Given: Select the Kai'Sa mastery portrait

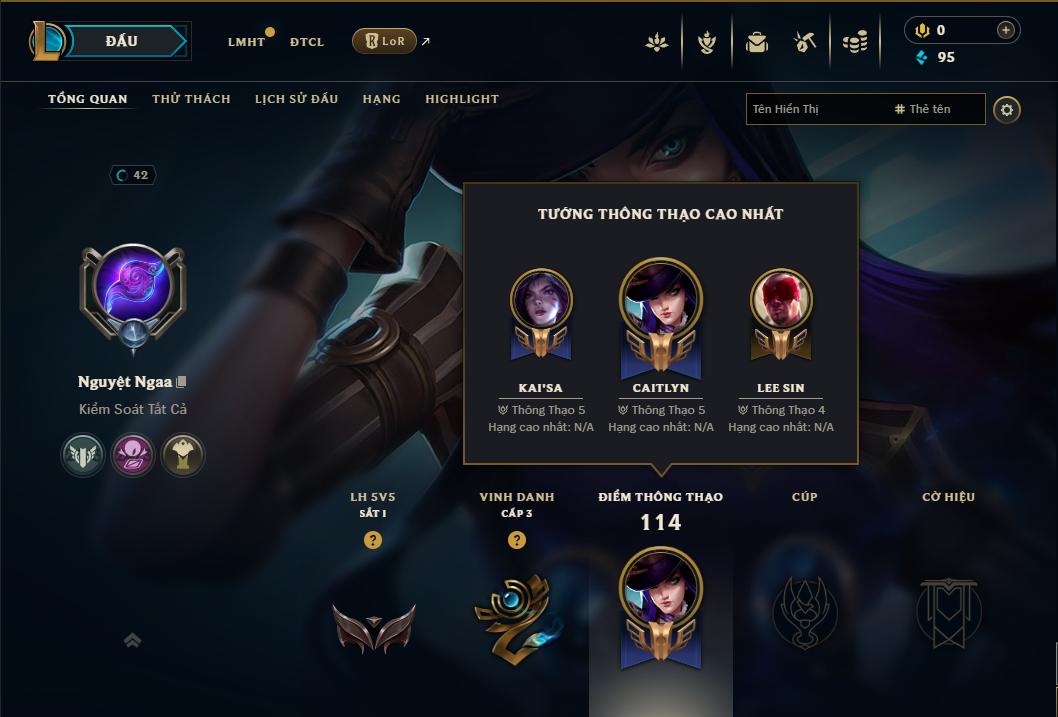Looking at the screenshot, I should [x=541, y=300].
